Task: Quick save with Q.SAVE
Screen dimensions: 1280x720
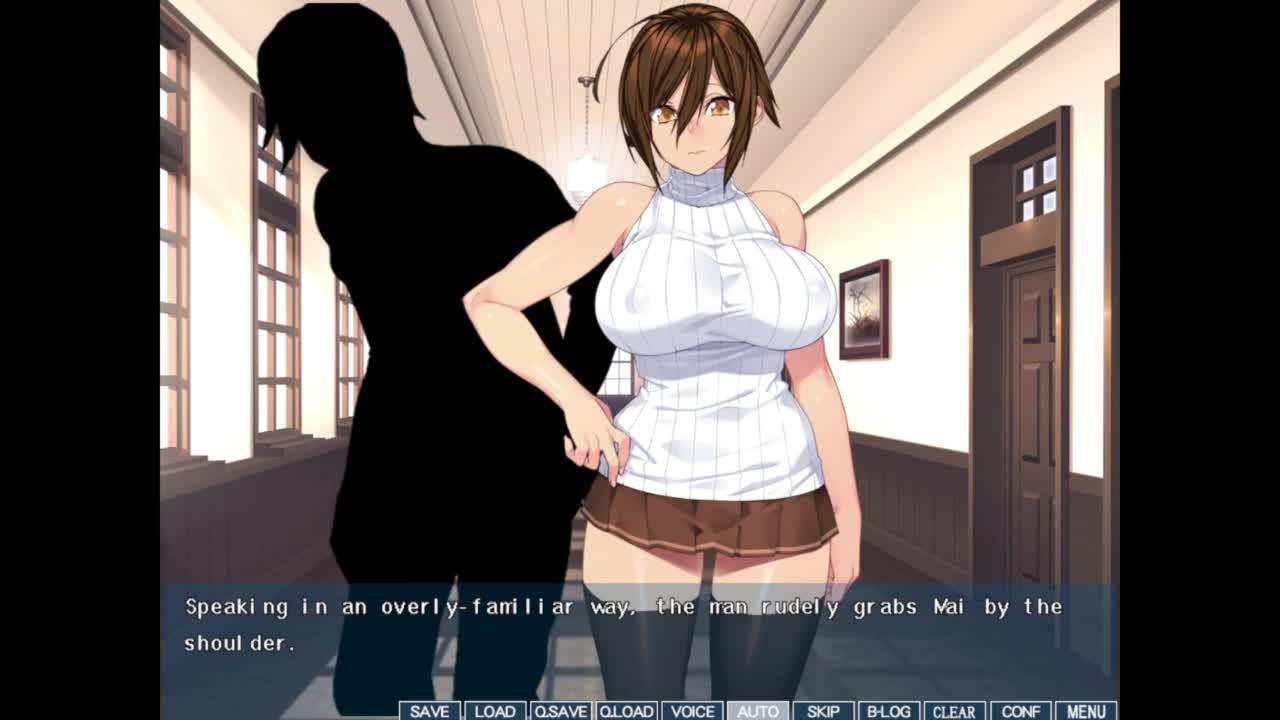Action: tap(560, 711)
